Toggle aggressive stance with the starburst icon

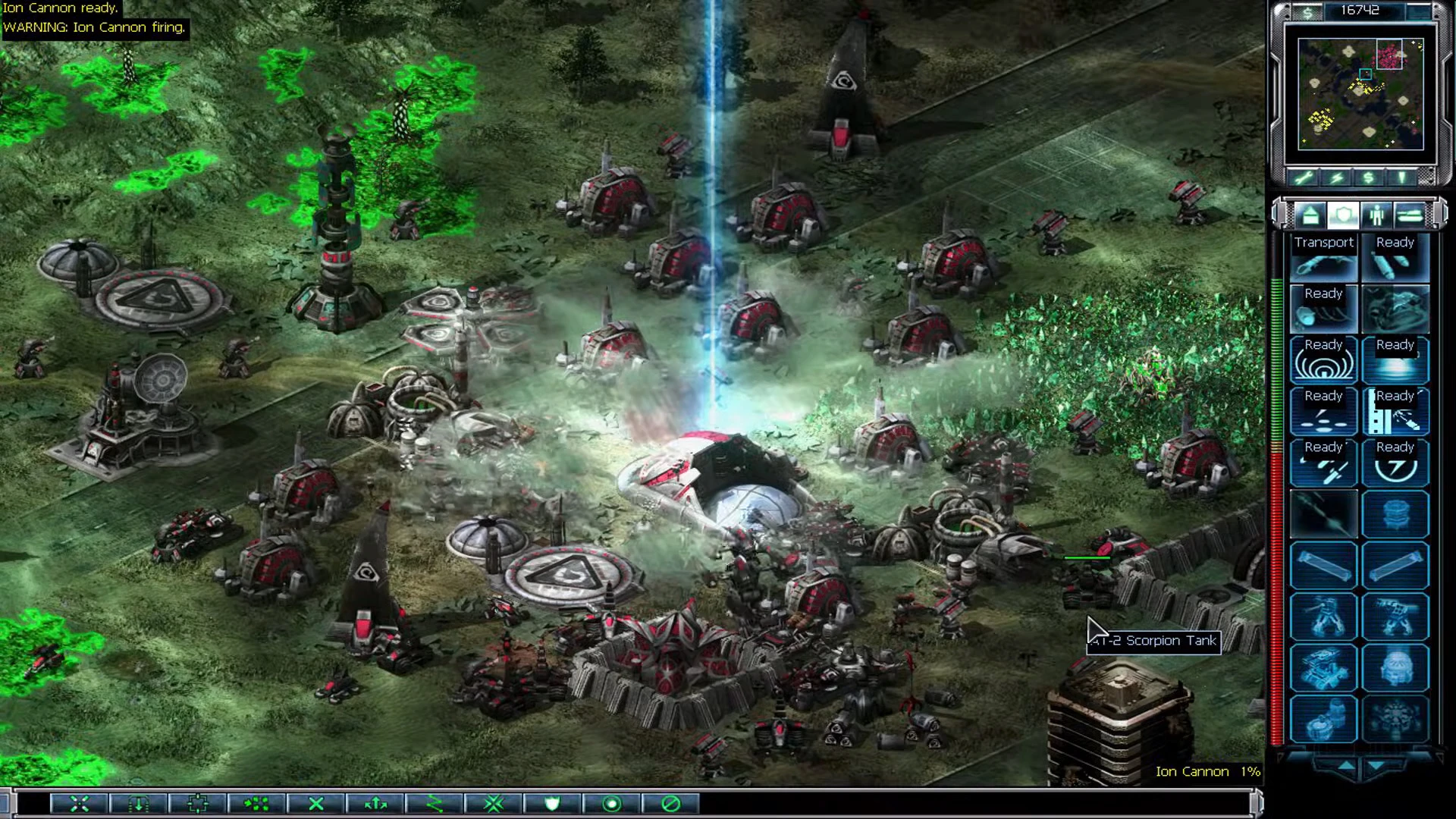493,804
